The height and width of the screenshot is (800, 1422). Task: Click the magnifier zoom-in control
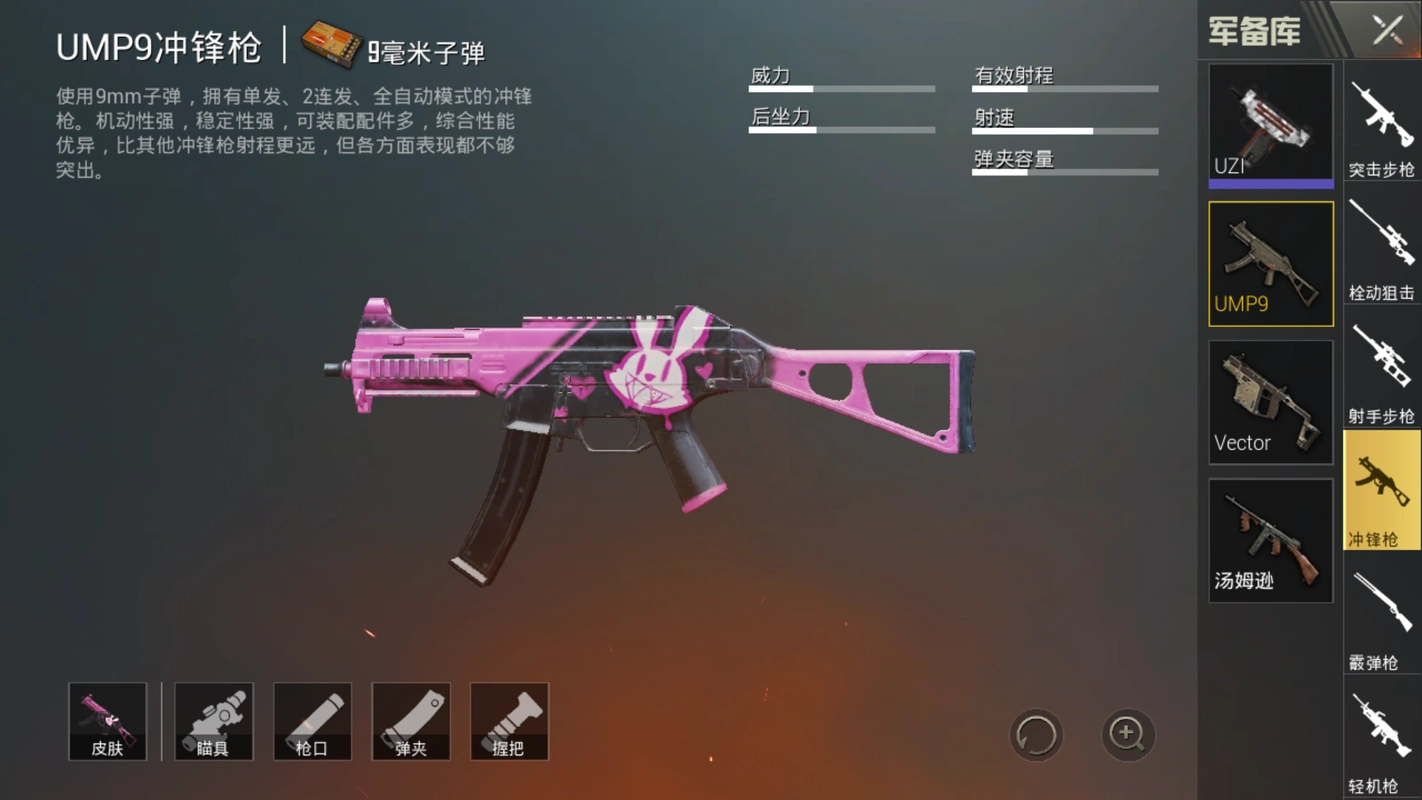click(x=1128, y=734)
